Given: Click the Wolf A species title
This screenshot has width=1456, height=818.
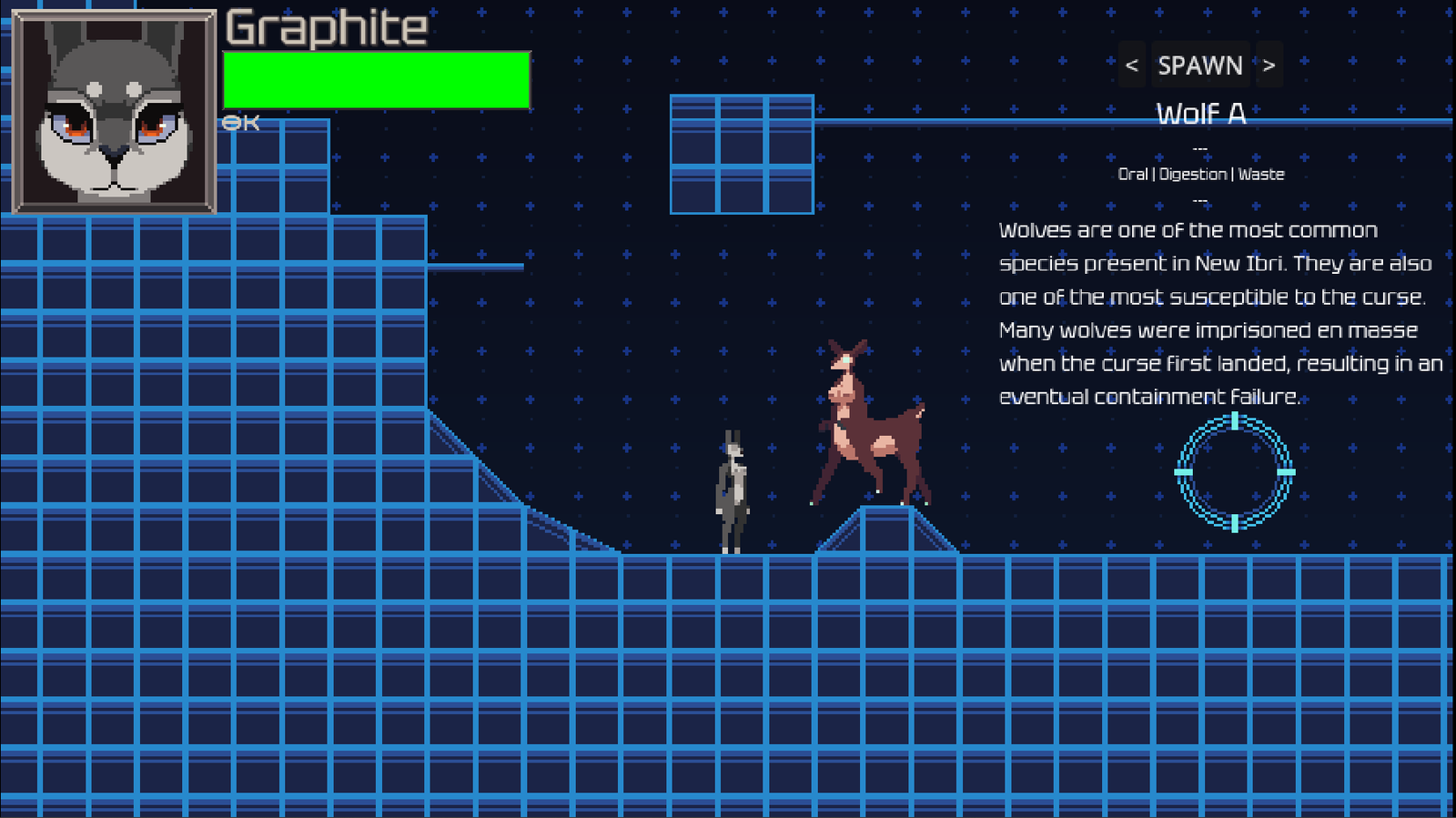Looking at the screenshot, I should point(1199,114).
